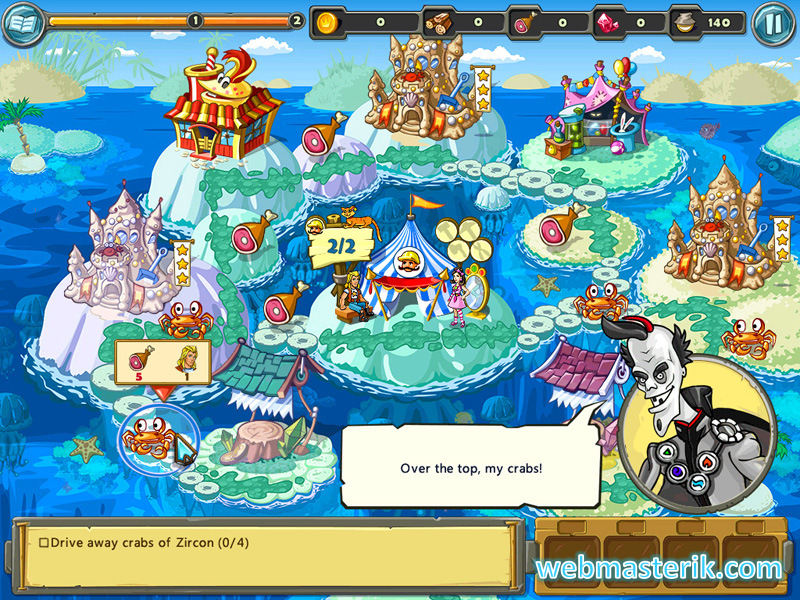800x600 pixels.
Task: Pause the game with the round pause button
Action: [x=771, y=22]
